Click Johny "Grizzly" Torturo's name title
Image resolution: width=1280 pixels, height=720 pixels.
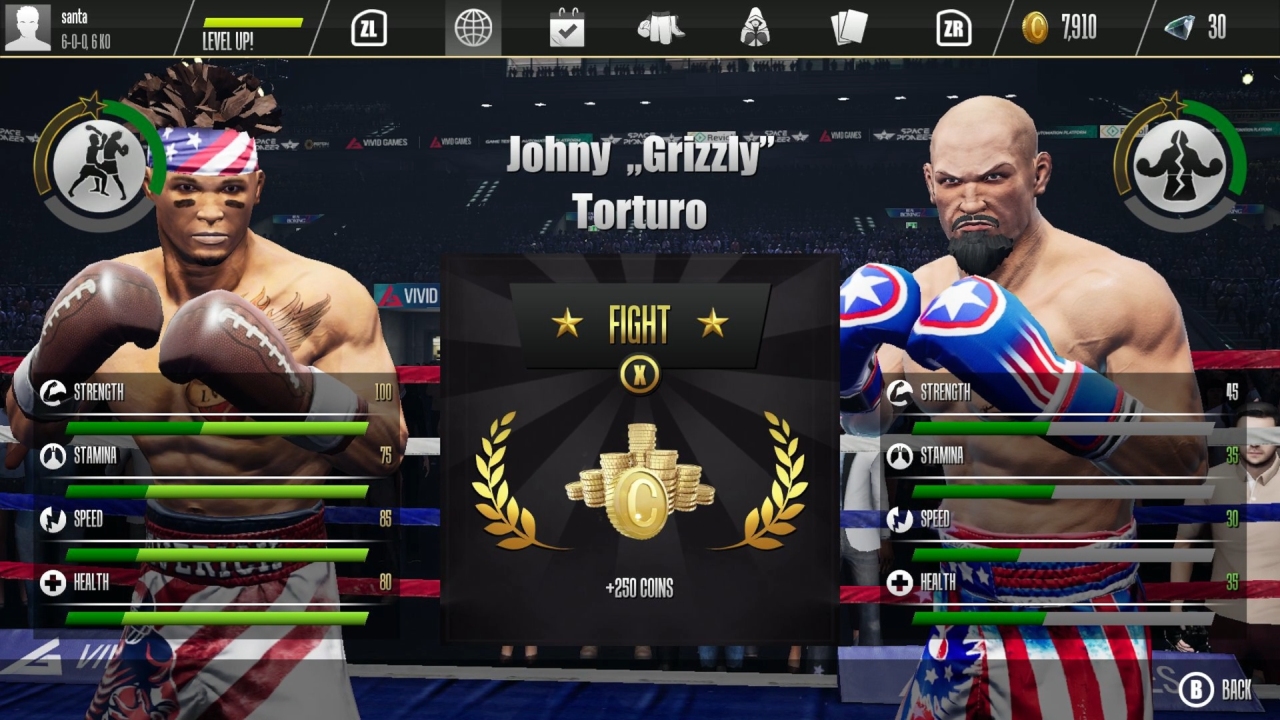[639, 183]
